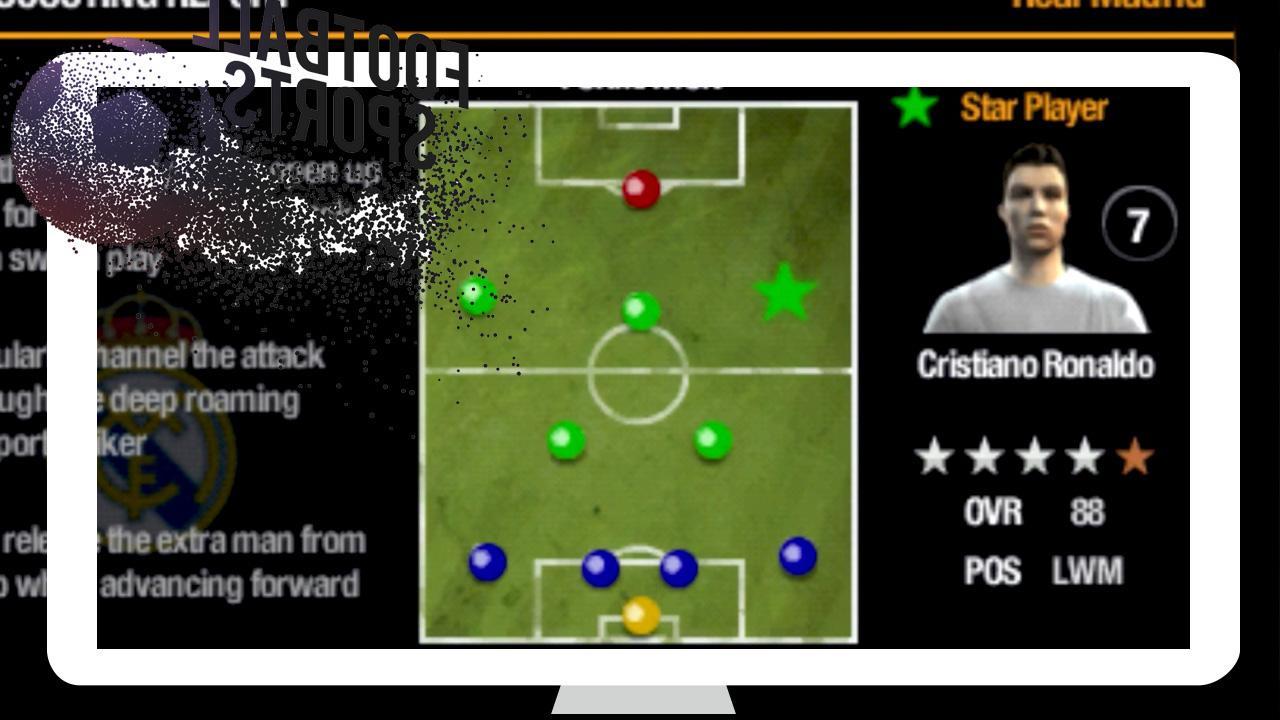Set rating by clicking the fourth star
The image size is (1280, 720).
1085,457
